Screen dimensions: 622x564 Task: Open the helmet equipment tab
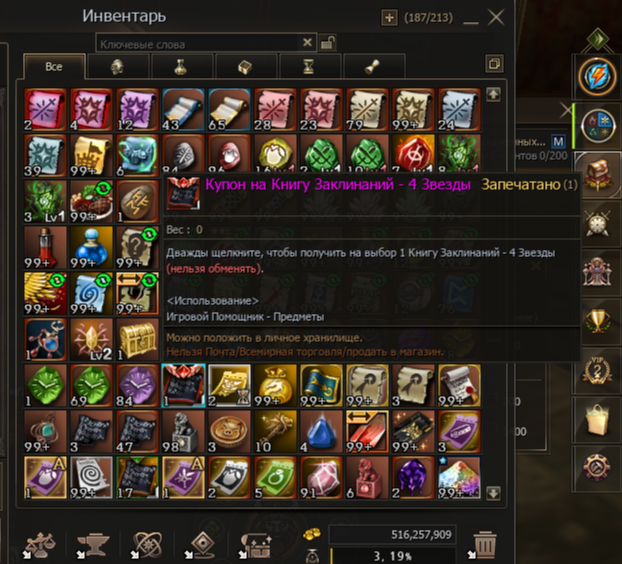[116, 67]
